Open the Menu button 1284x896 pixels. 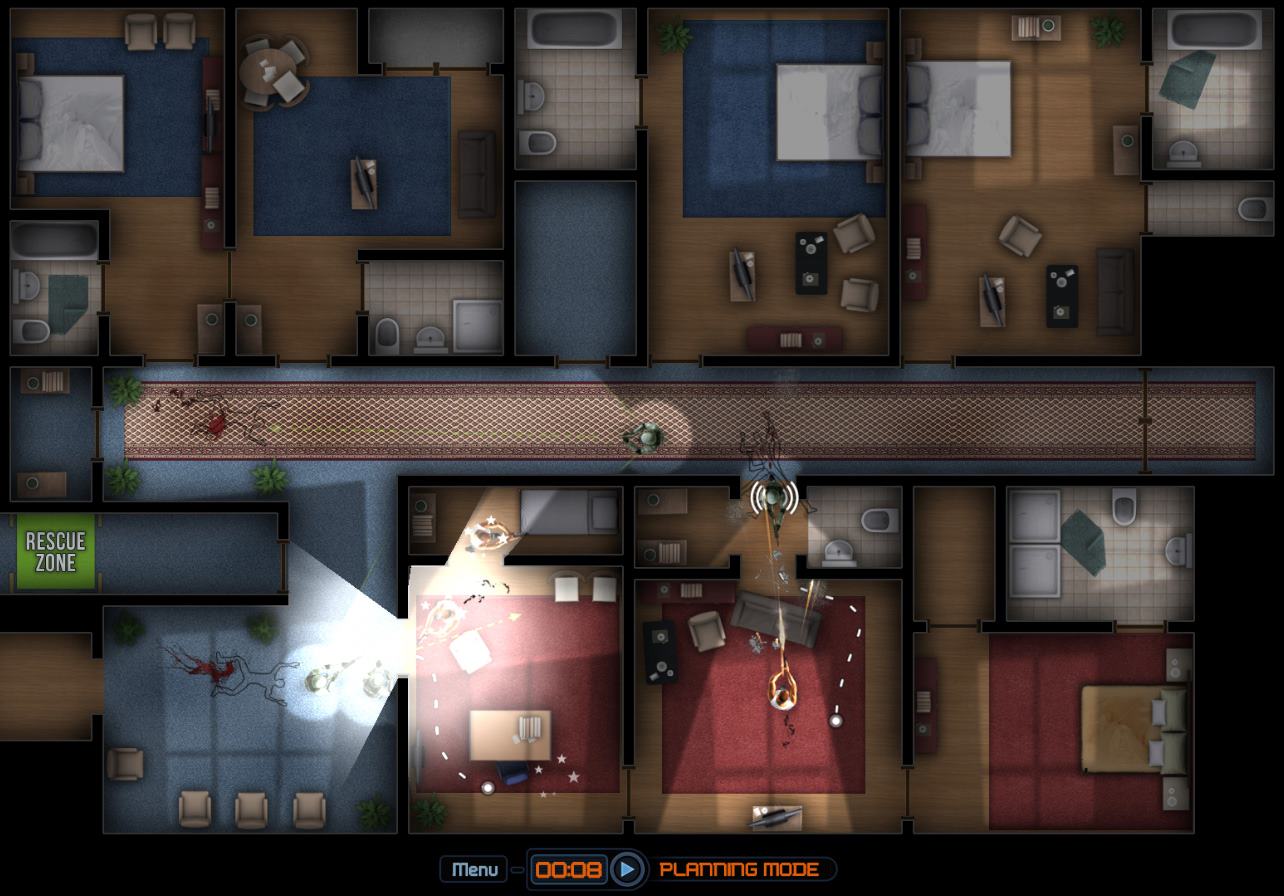(474, 869)
